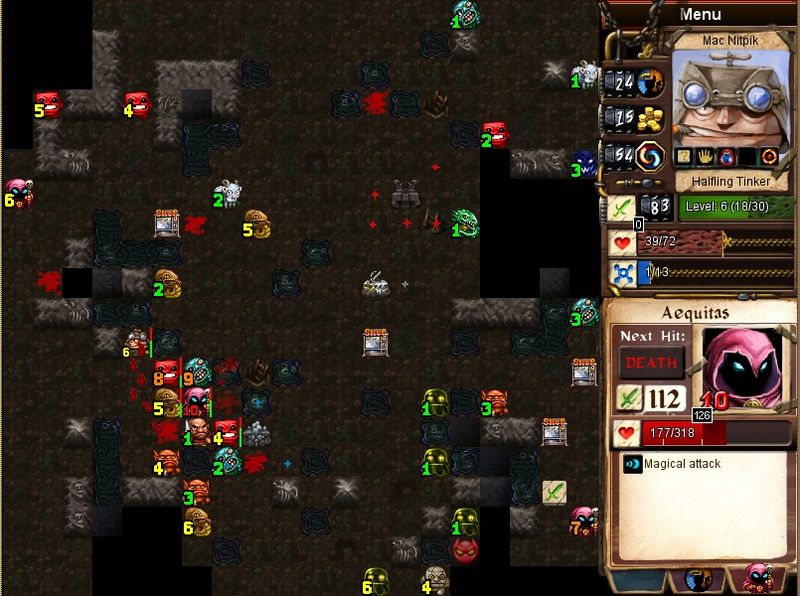This screenshot has width=800, height=596.
Task: Click the conversion points swirl icon
Action: (651, 156)
